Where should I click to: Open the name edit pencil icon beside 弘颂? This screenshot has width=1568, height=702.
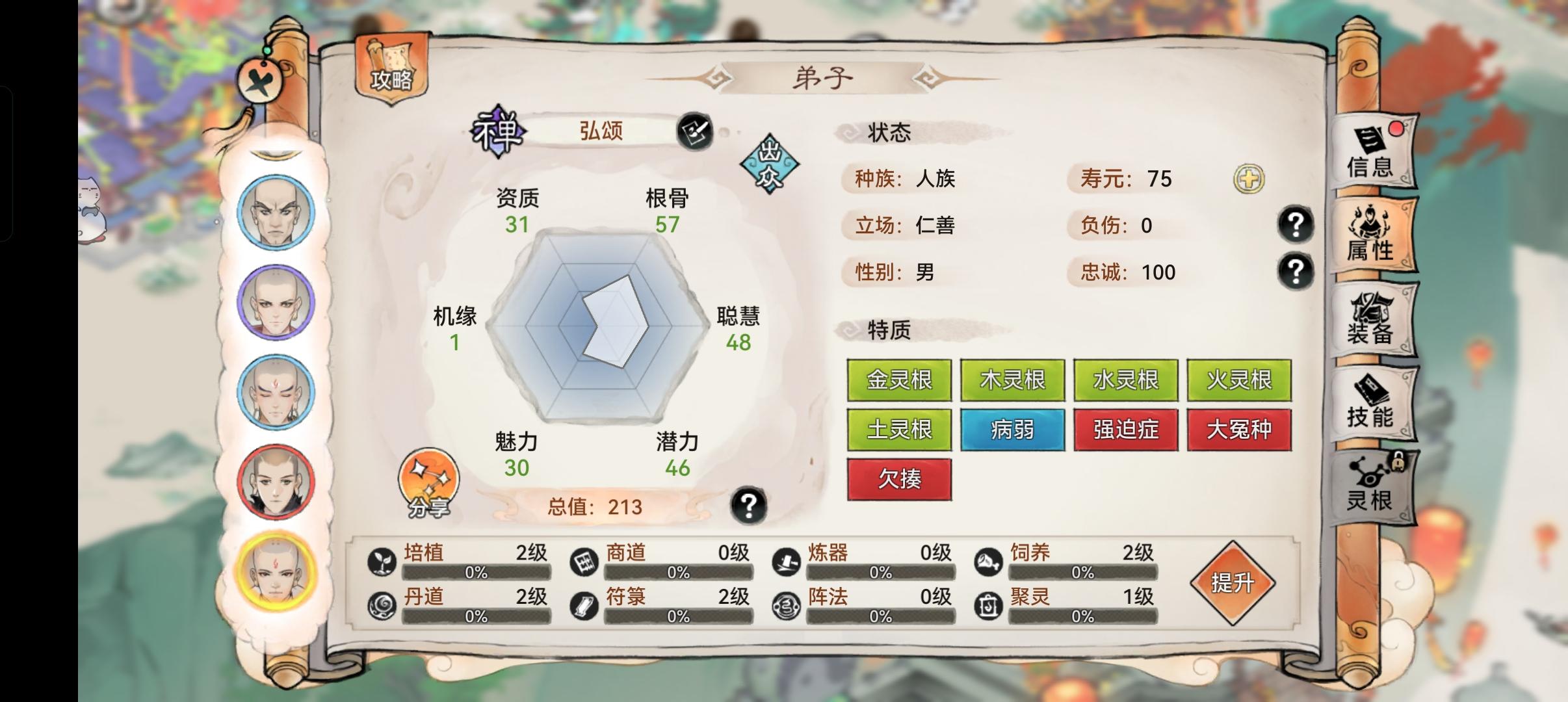point(695,132)
